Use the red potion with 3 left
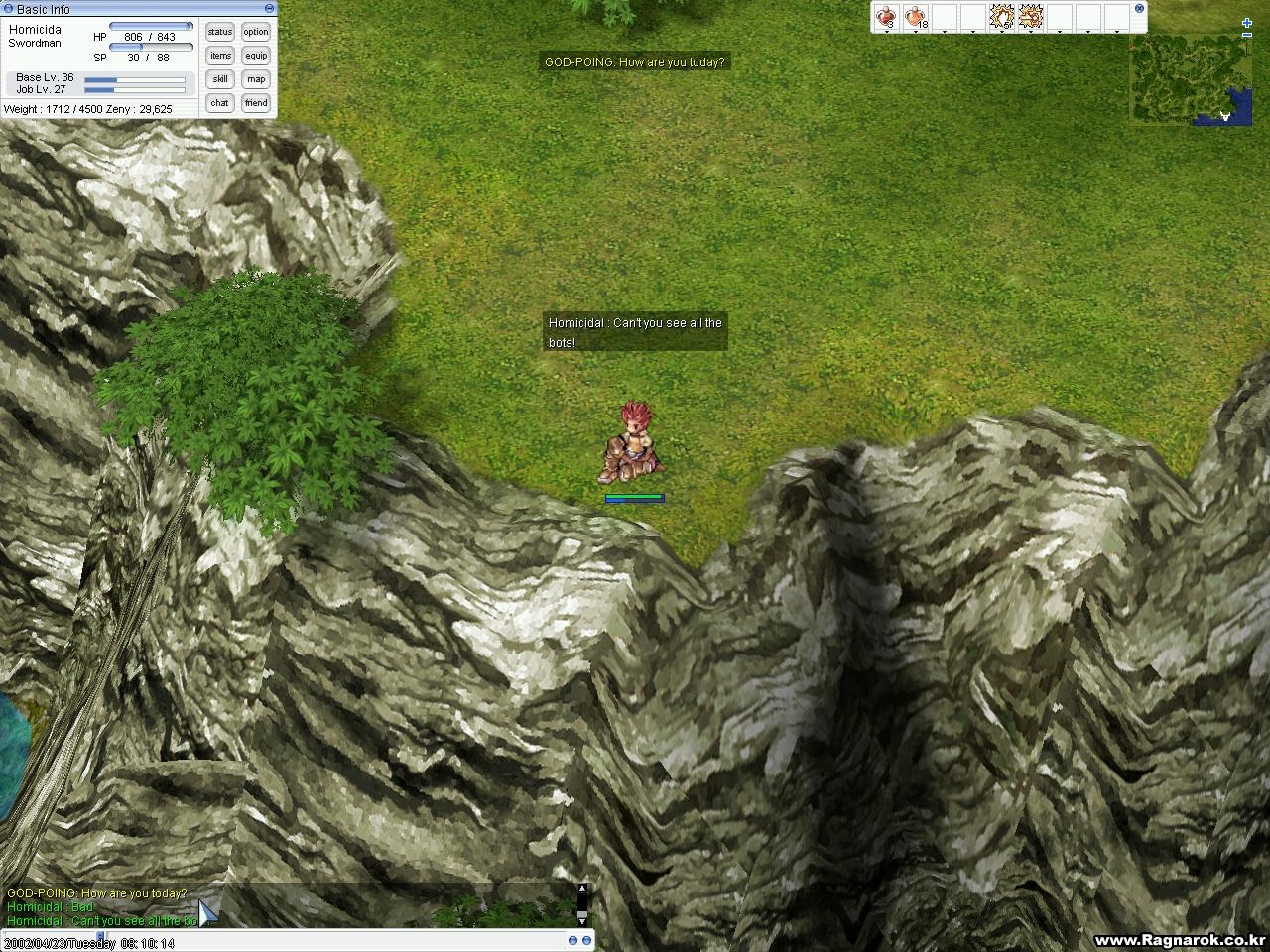This screenshot has height=952, width=1270. point(885,17)
